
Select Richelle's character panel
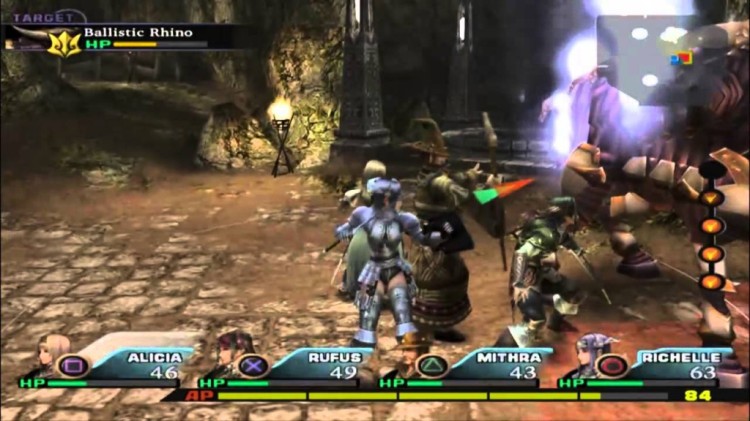click(x=650, y=364)
